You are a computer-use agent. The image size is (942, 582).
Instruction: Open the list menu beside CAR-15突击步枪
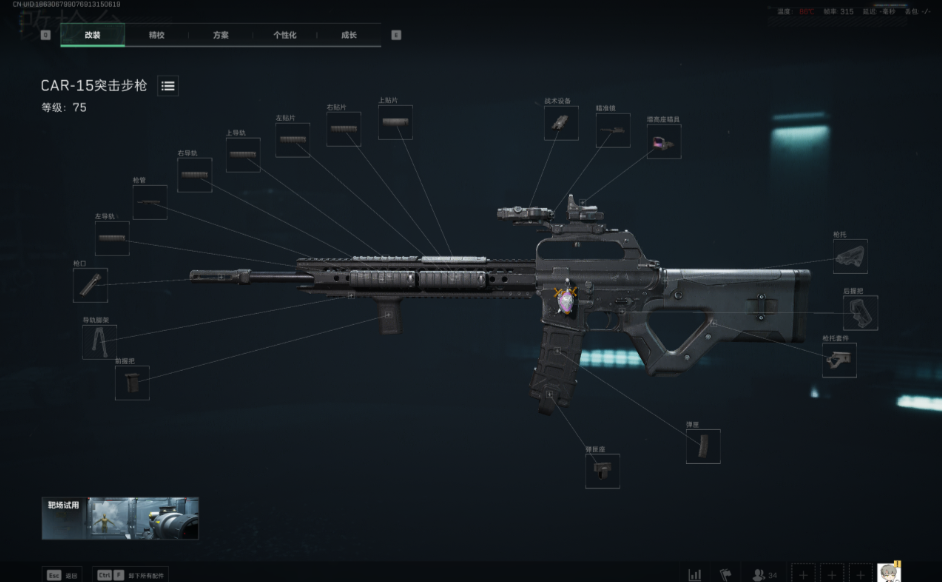(168, 86)
